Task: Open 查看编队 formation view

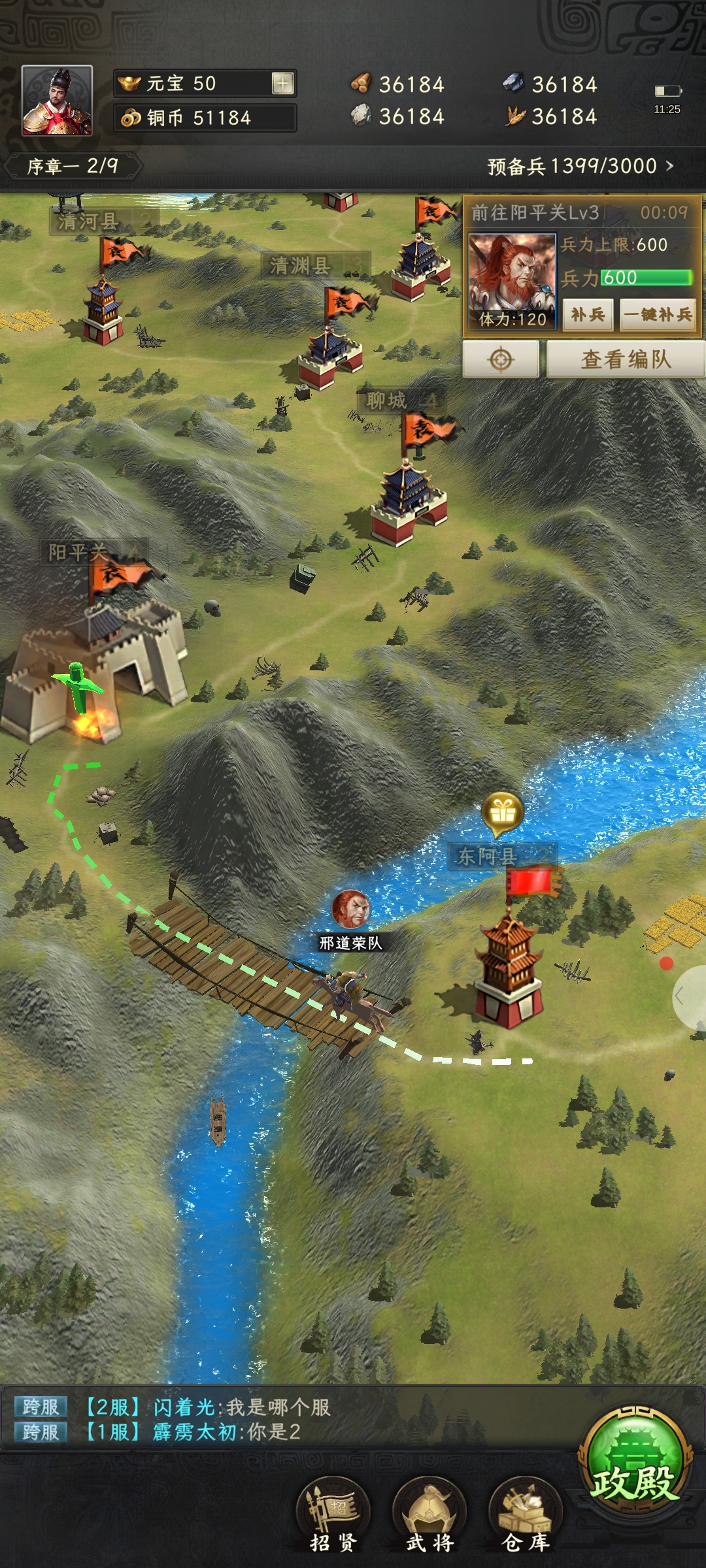Action: coord(625,359)
